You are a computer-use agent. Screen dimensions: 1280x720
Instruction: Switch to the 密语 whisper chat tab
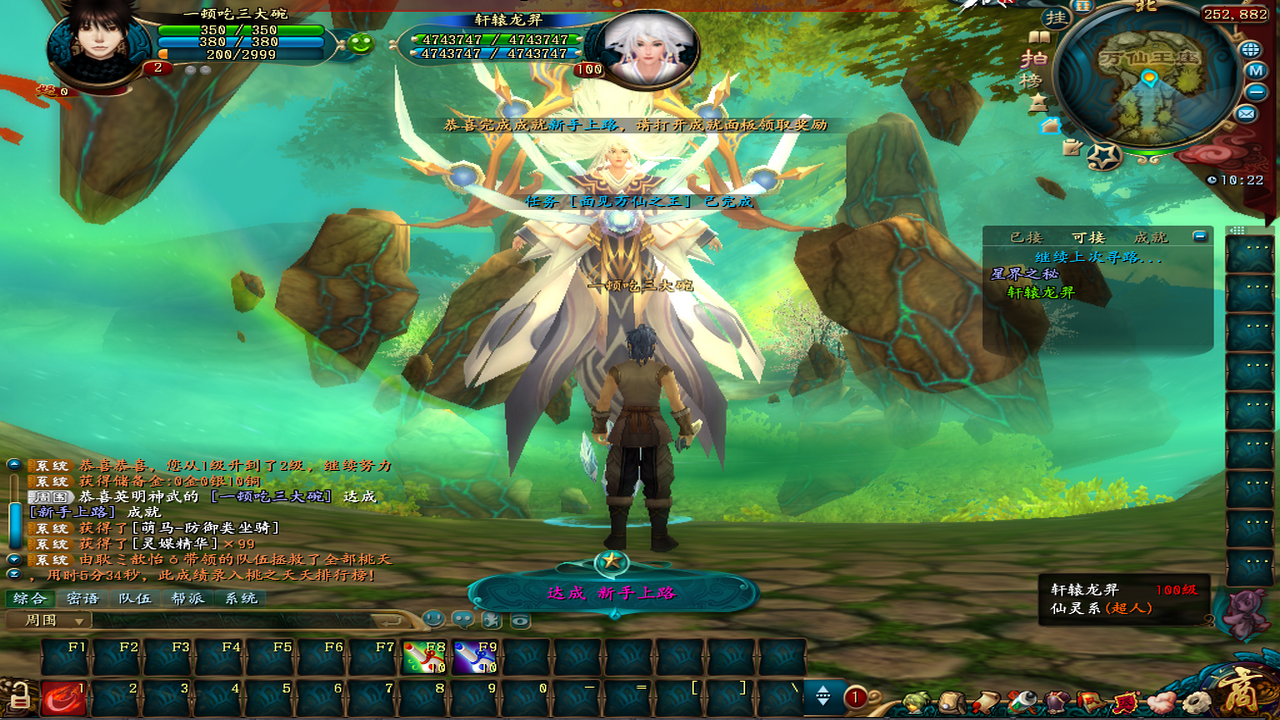(83, 598)
